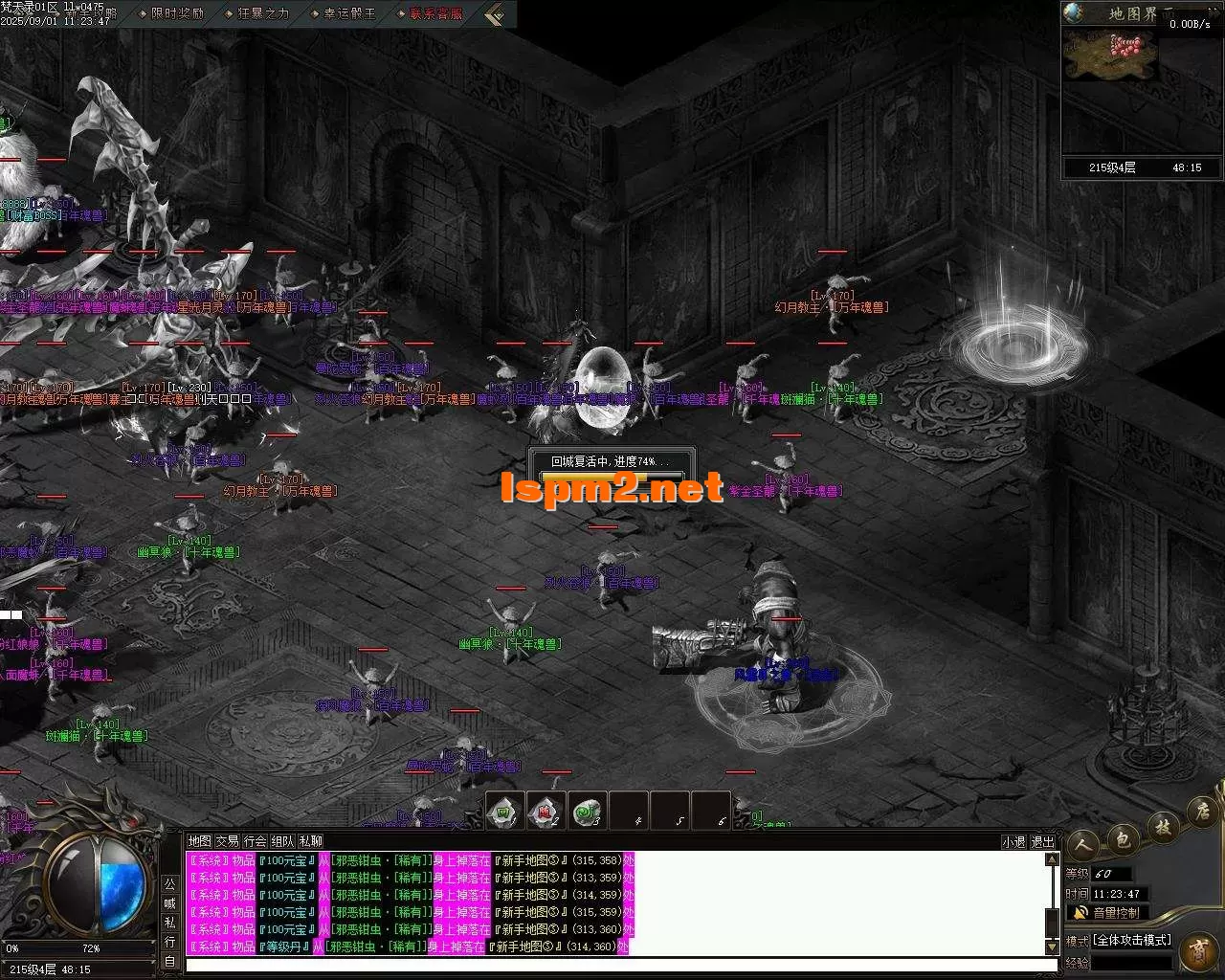Click the 退出 exit game button
The width and height of the screenshot is (1225, 980).
(1042, 842)
